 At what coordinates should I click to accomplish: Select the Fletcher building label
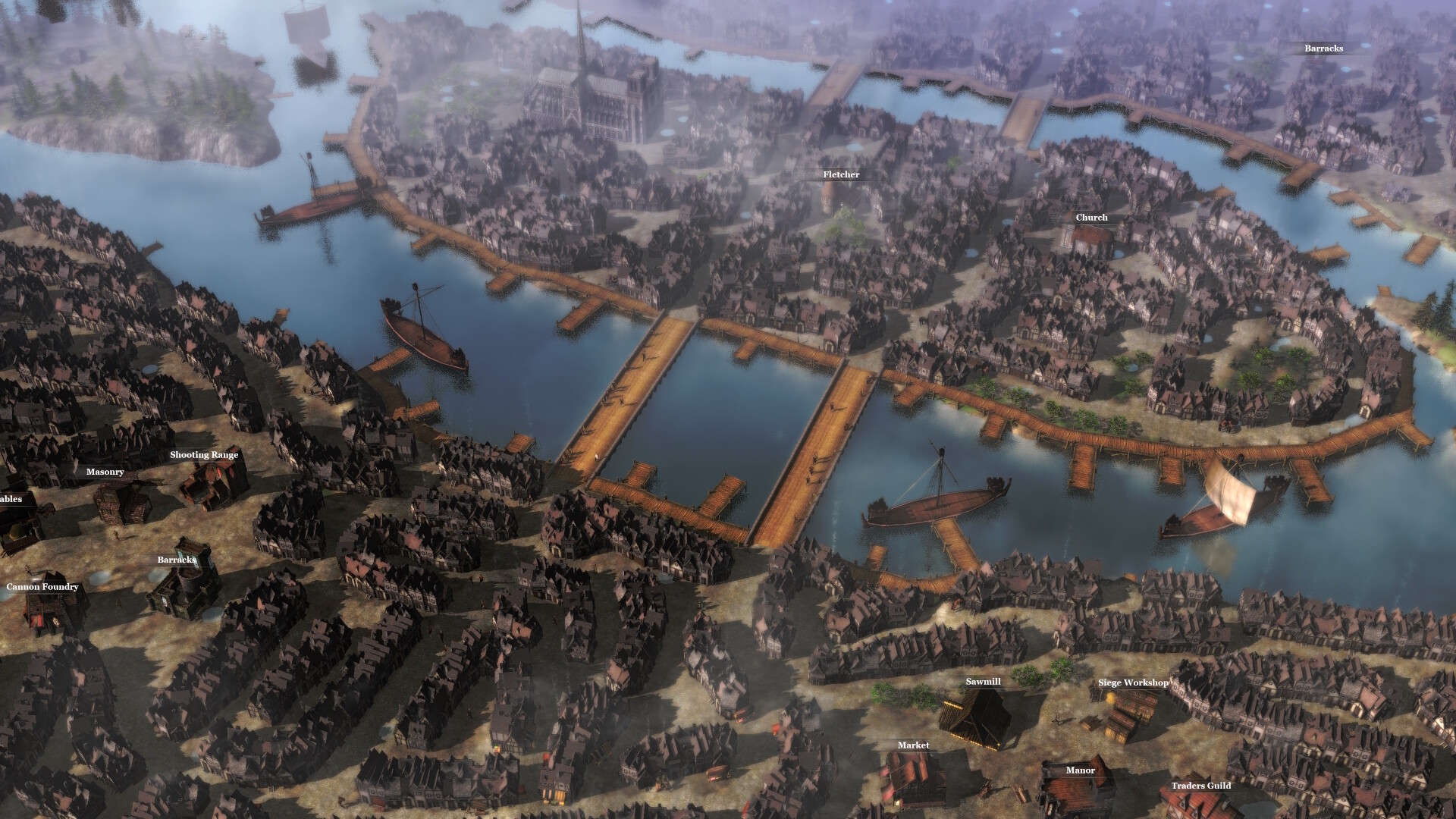(840, 174)
